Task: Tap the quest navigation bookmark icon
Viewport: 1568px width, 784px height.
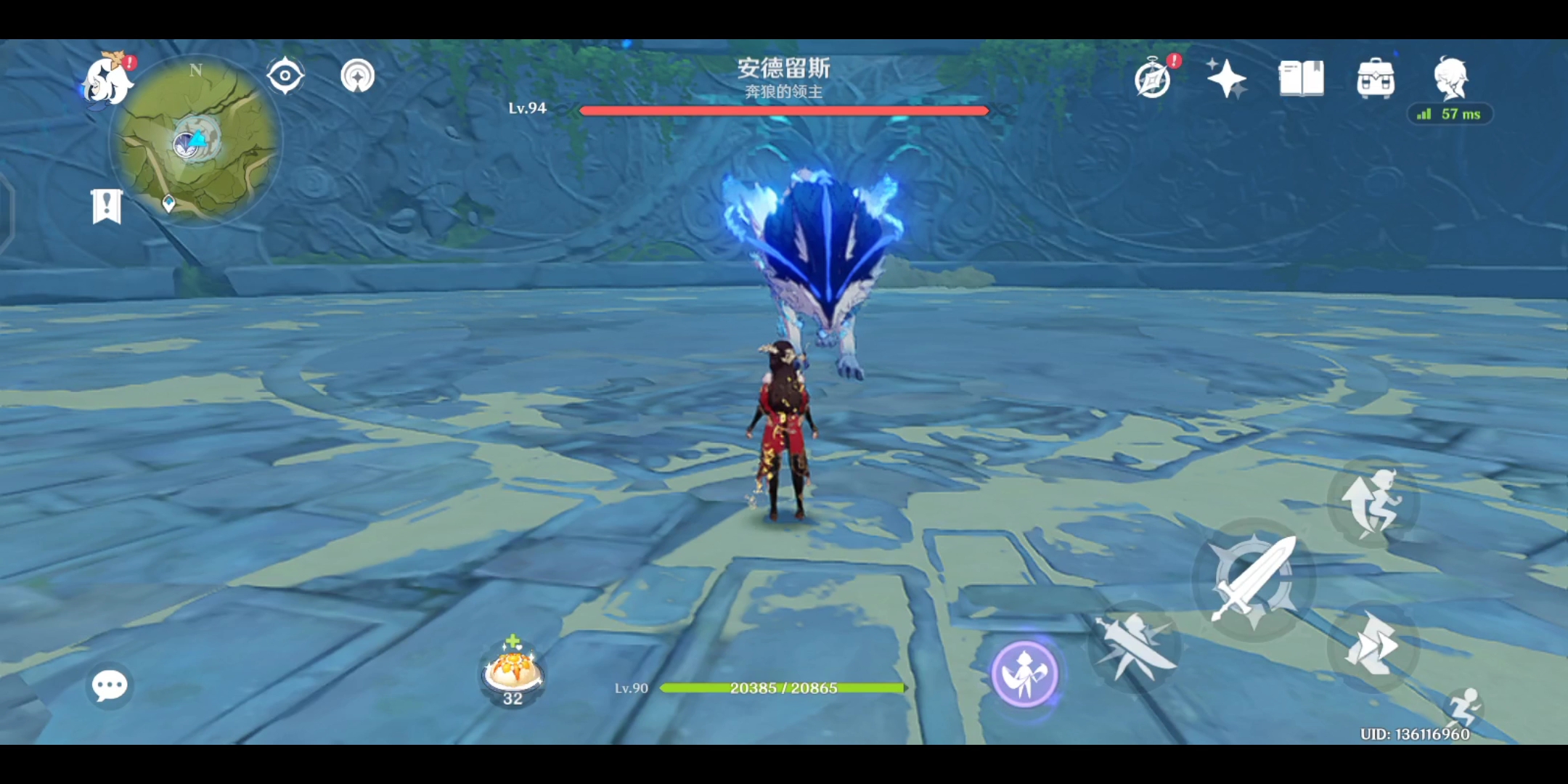Action: click(107, 207)
